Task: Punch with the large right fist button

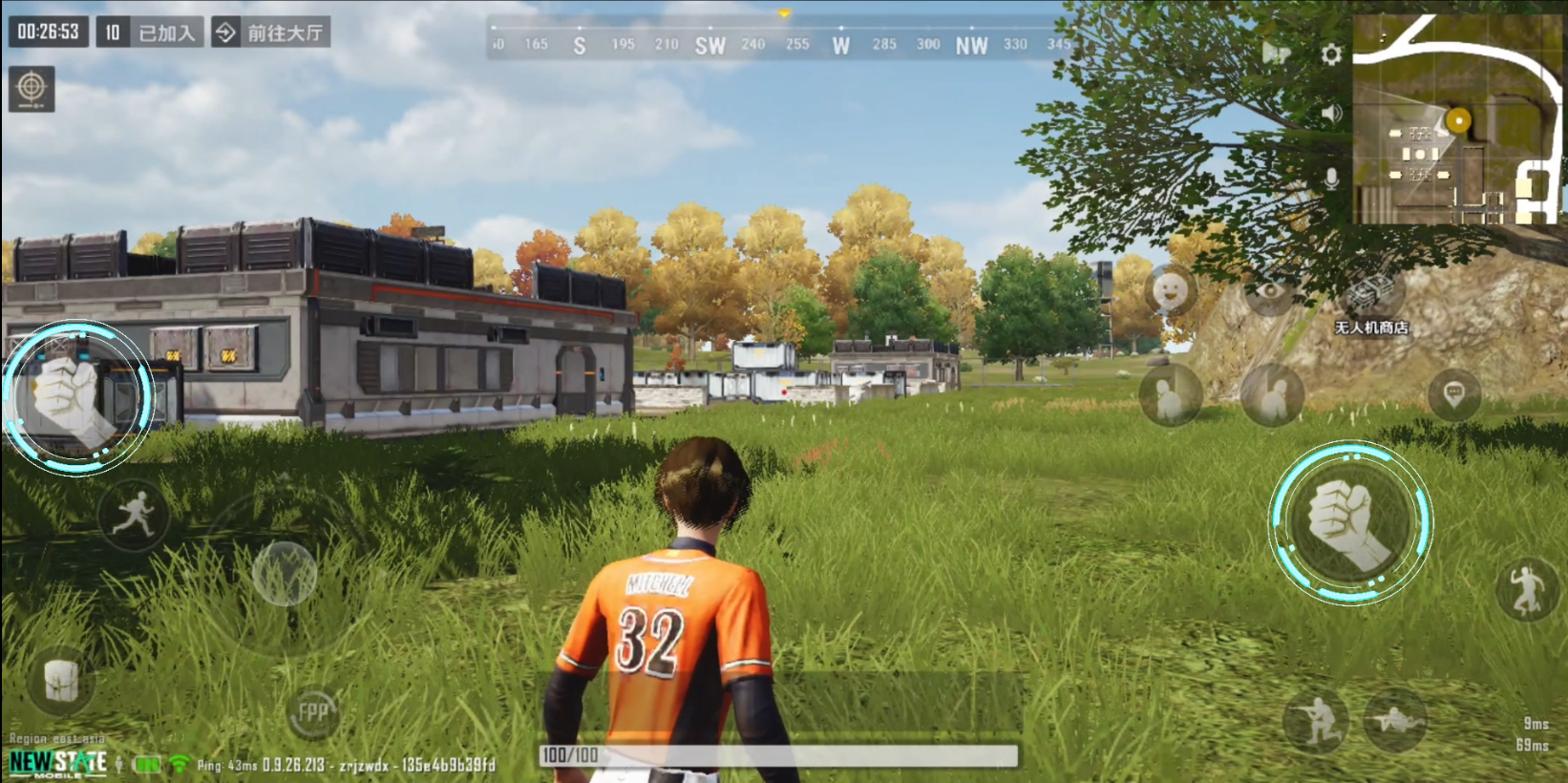Action: (x=1349, y=522)
